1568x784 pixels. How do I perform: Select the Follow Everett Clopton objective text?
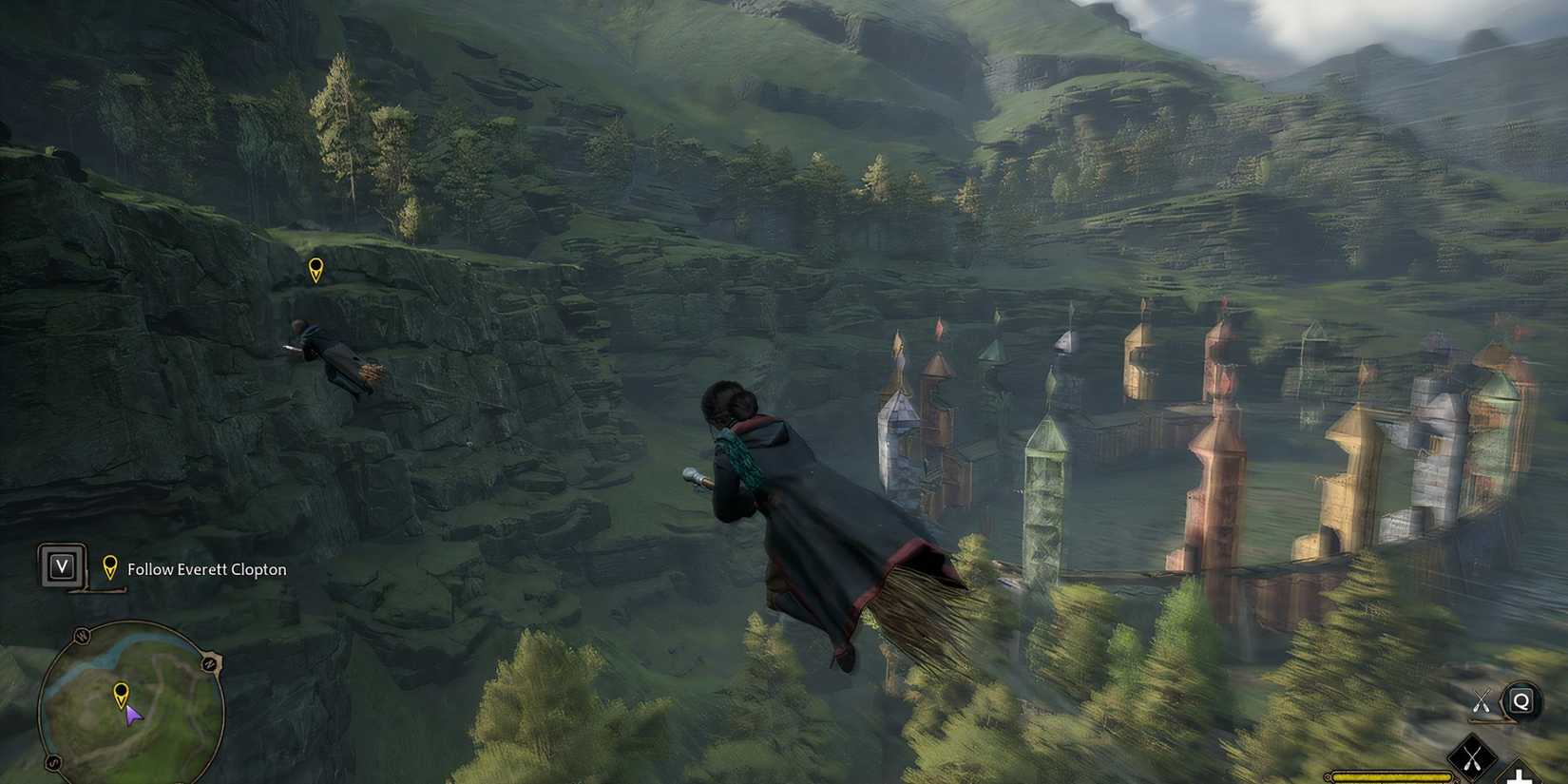click(x=205, y=569)
